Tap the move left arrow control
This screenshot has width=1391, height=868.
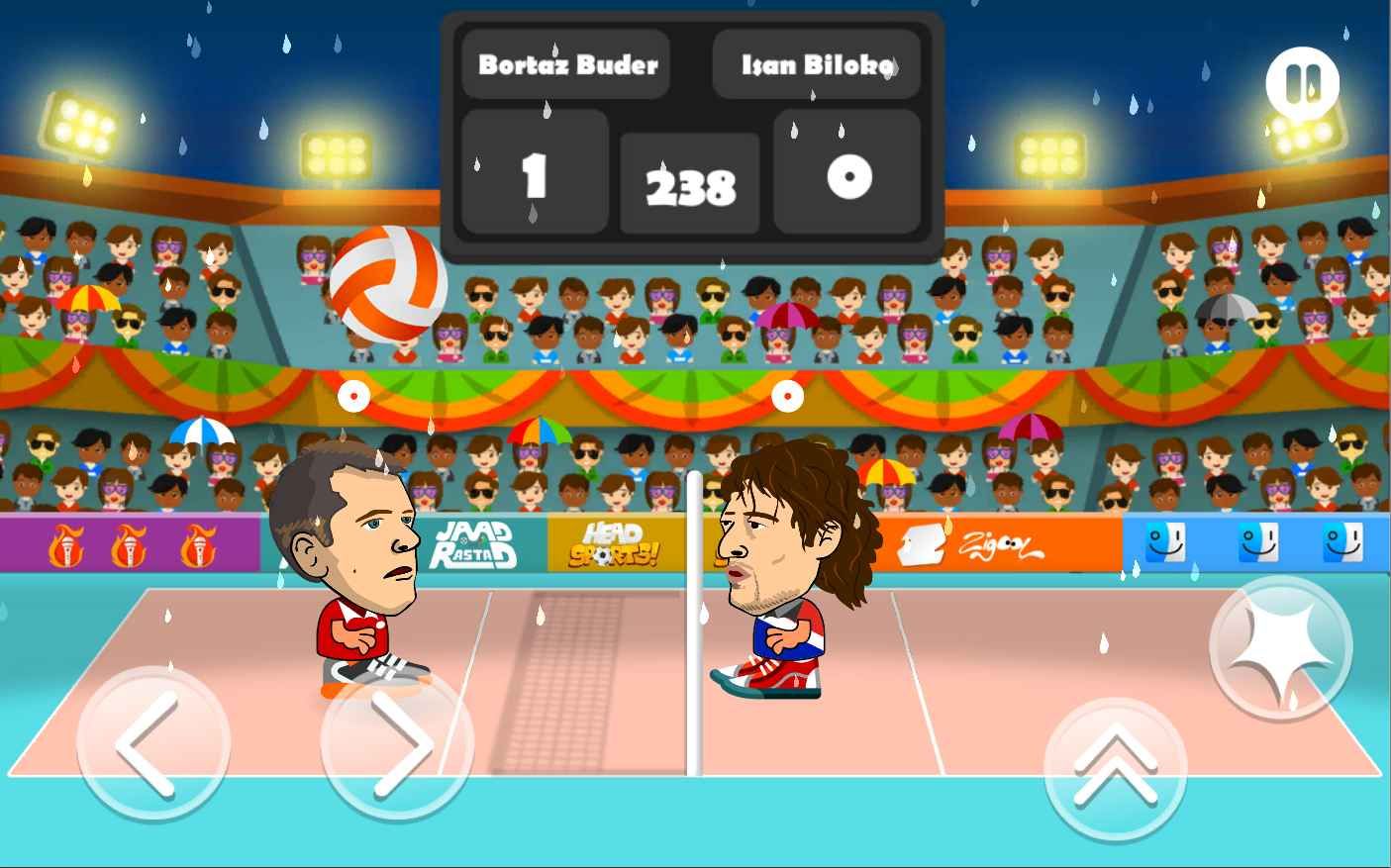point(153,743)
